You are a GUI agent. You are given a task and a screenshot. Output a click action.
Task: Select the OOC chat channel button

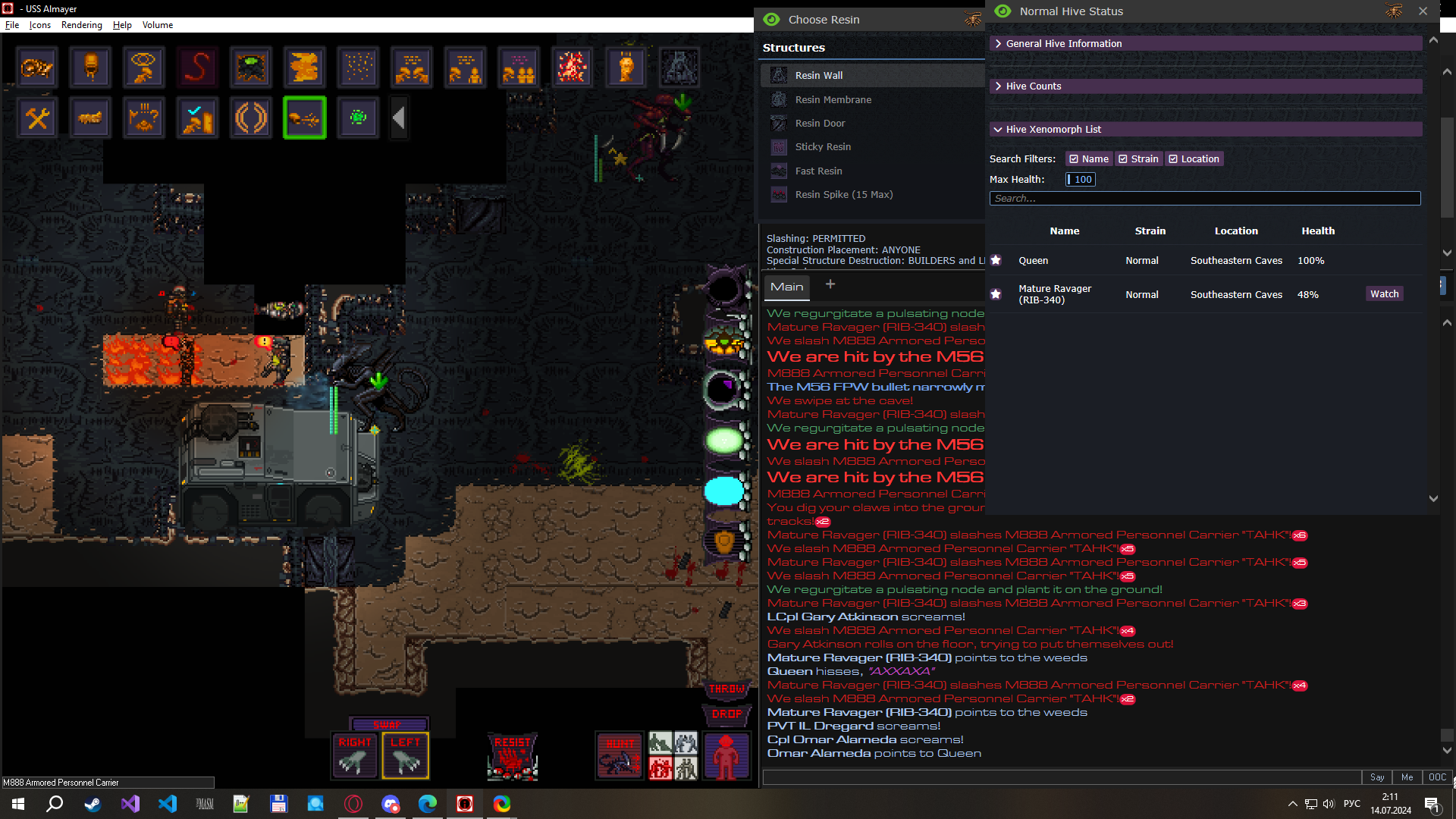1437,777
